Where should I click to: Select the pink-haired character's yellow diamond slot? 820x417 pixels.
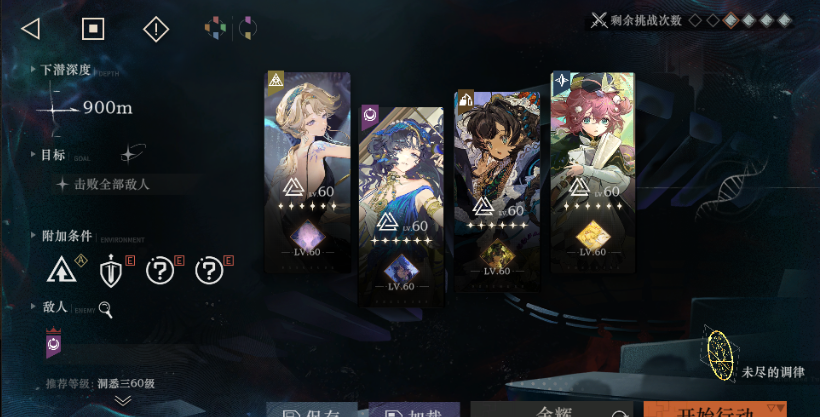592,235
